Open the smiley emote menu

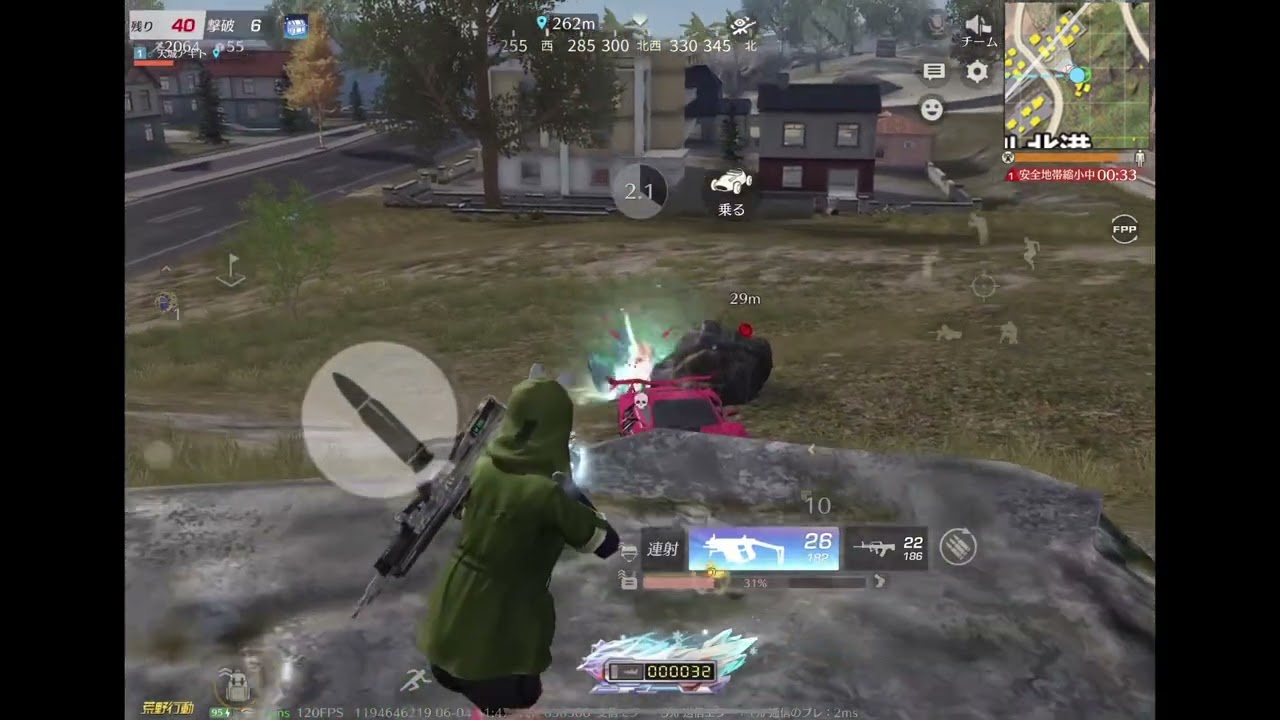(932, 109)
